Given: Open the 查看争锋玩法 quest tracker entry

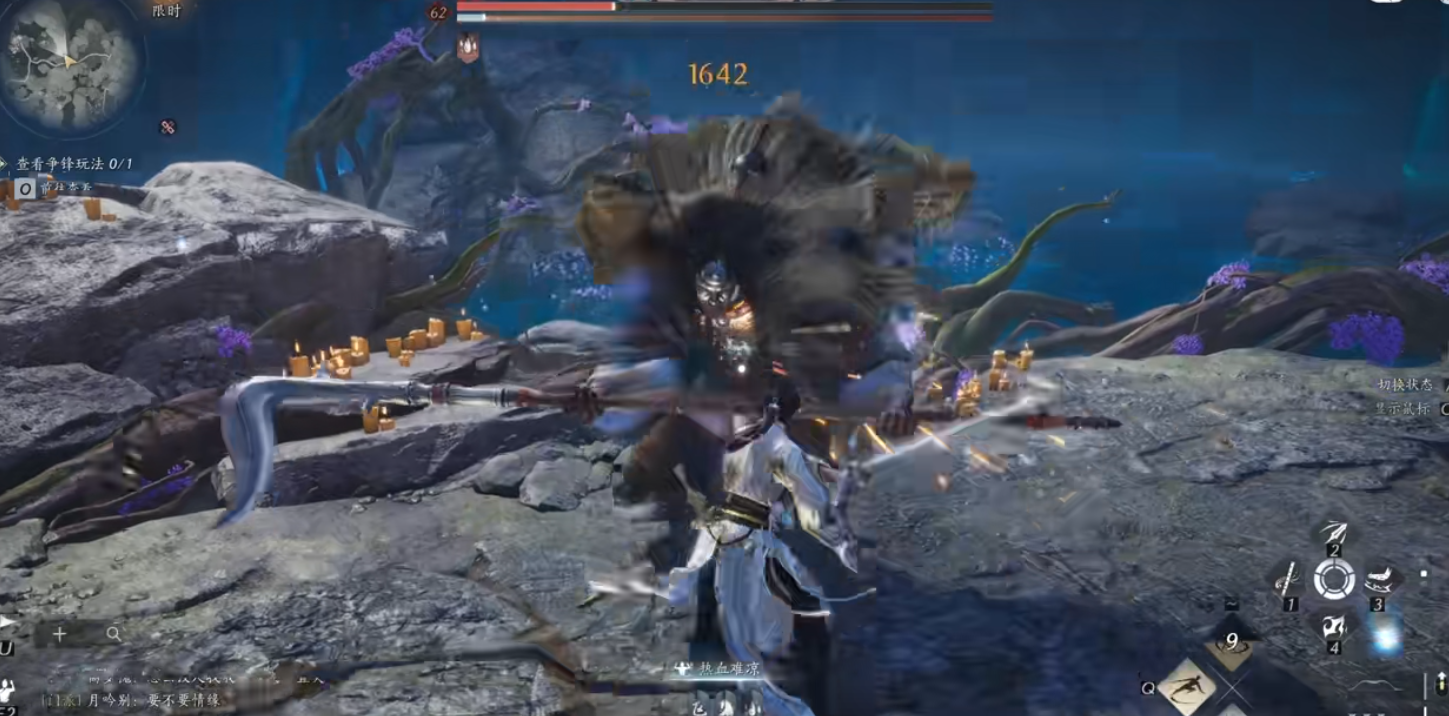Looking at the screenshot, I should (x=74, y=163).
